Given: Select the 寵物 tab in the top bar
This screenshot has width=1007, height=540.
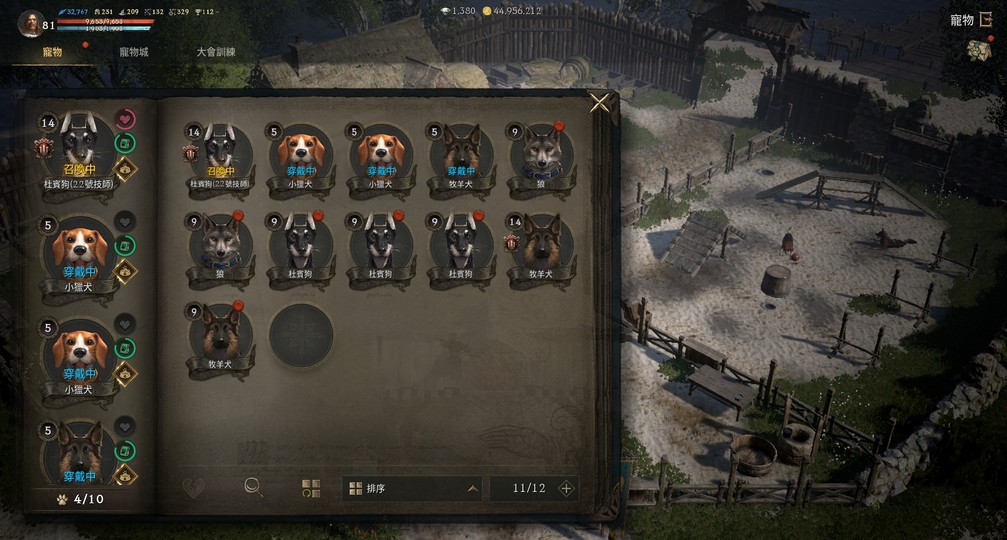Looking at the screenshot, I should (52, 52).
